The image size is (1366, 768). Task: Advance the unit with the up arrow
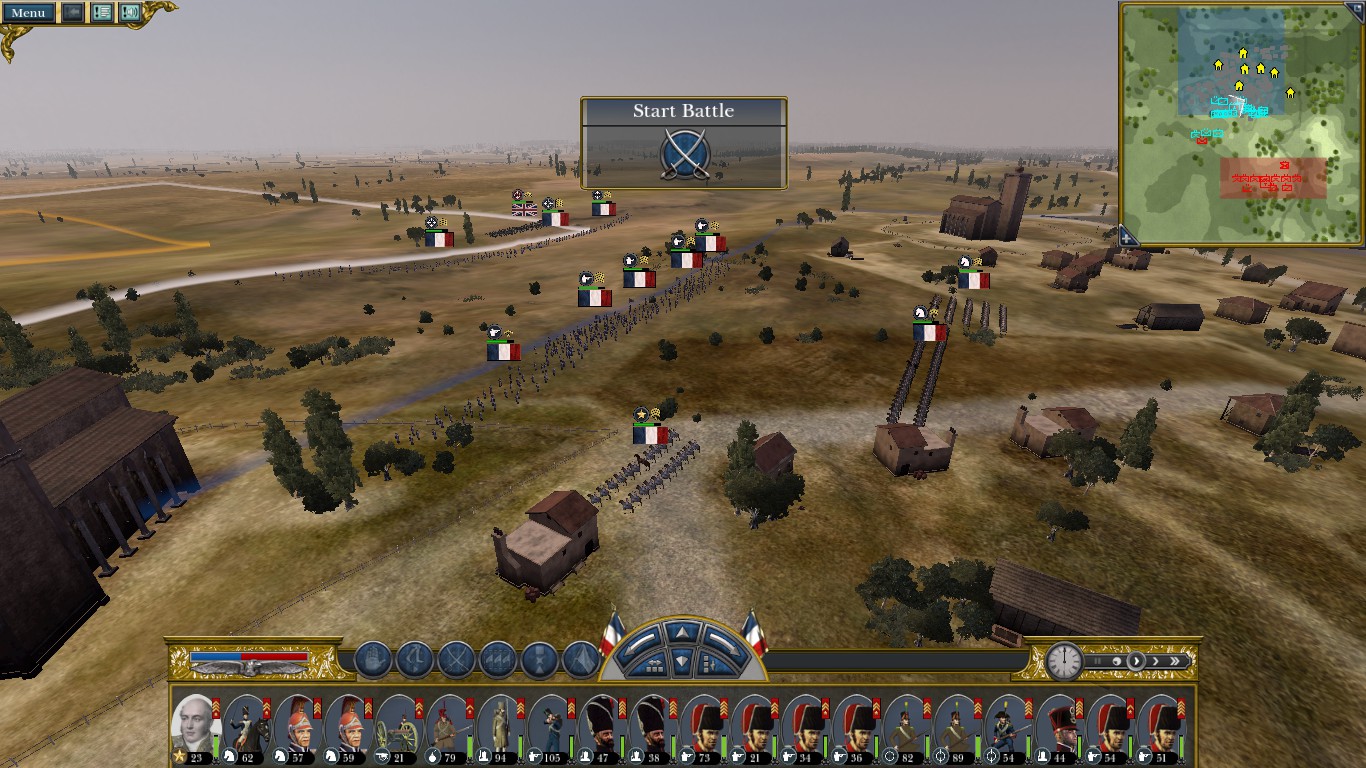click(x=682, y=632)
